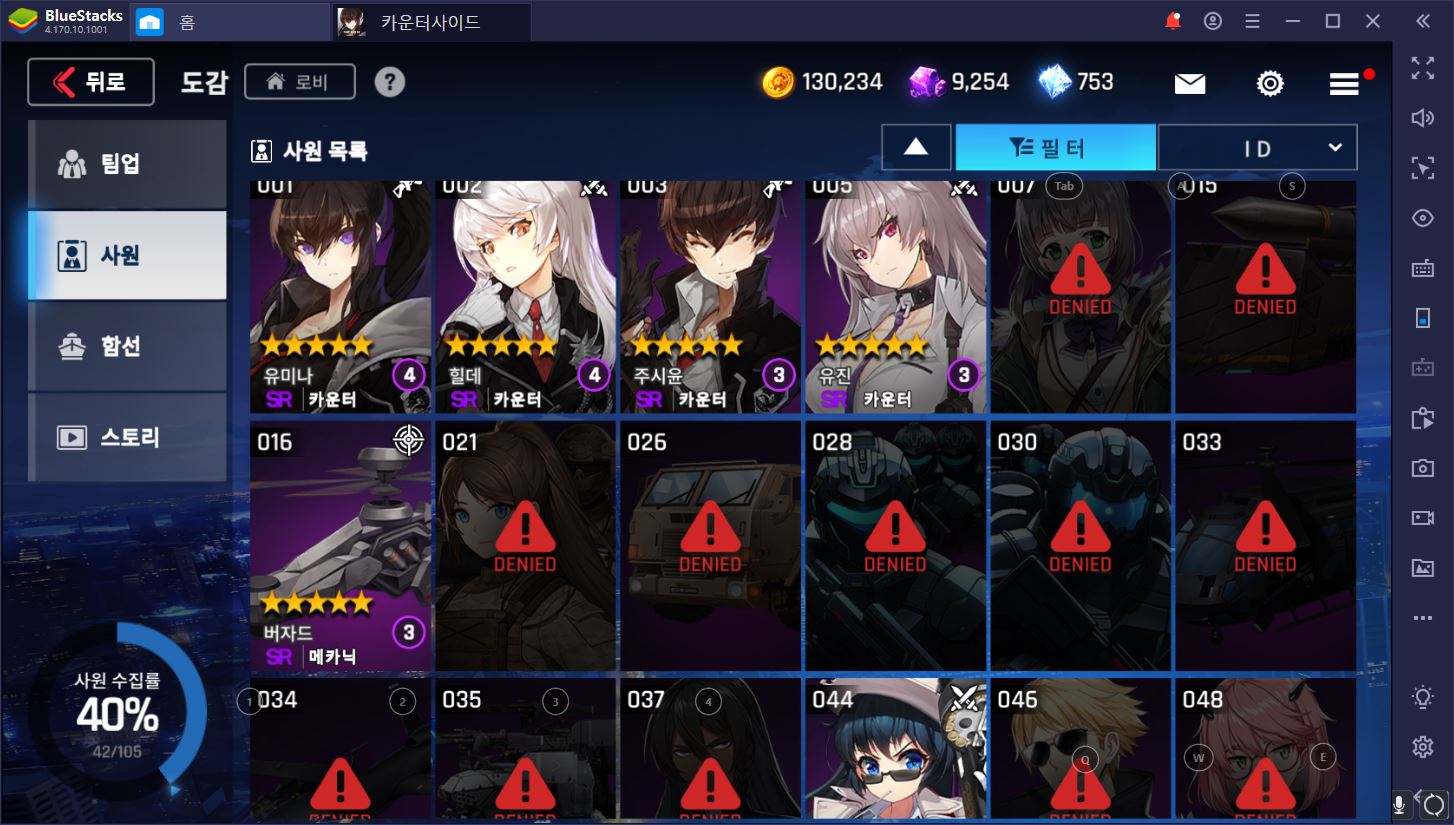Maximize the BlueStacks window
This screenshot has width=1454, height=825.
click(1332, 21)
